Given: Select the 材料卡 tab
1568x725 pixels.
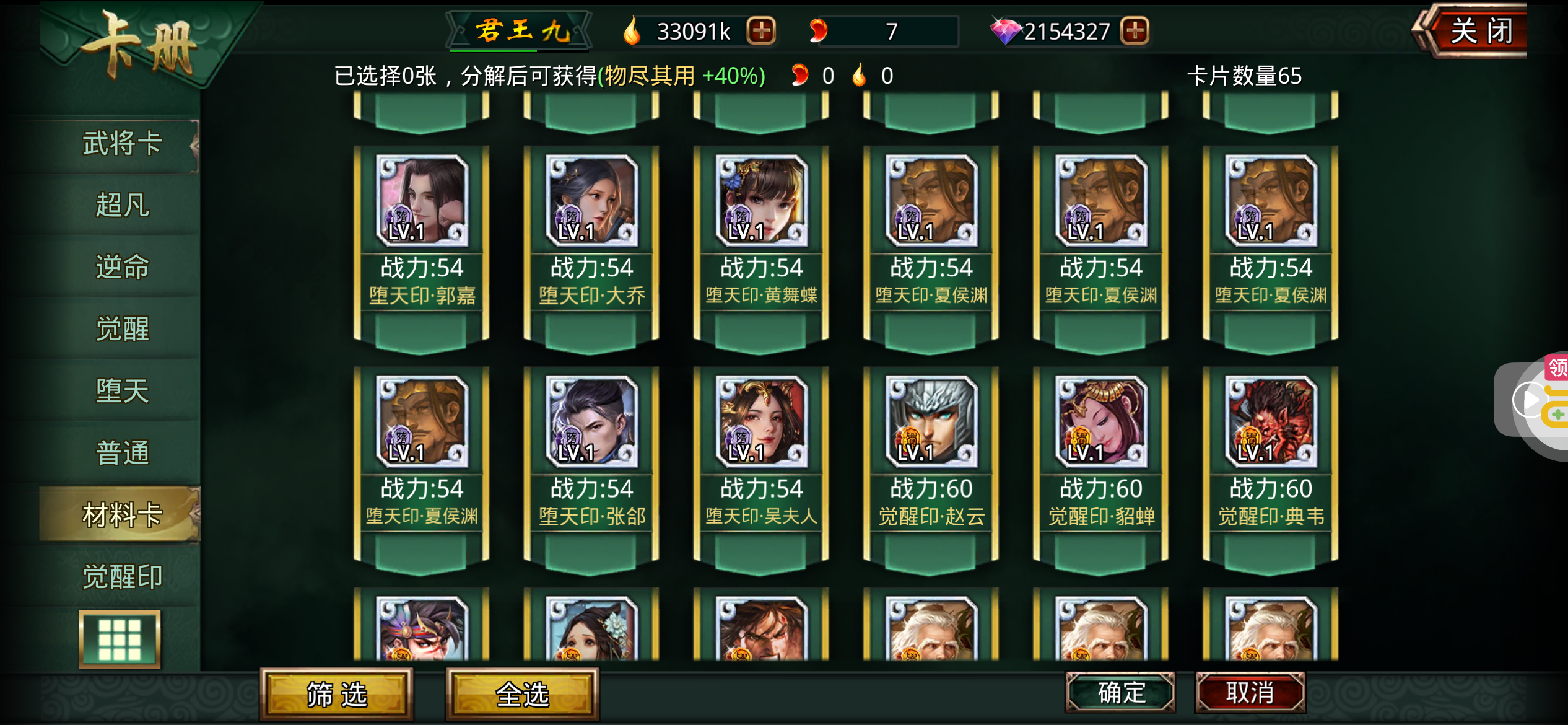Looking at the screenshot, I should [122, 514].
